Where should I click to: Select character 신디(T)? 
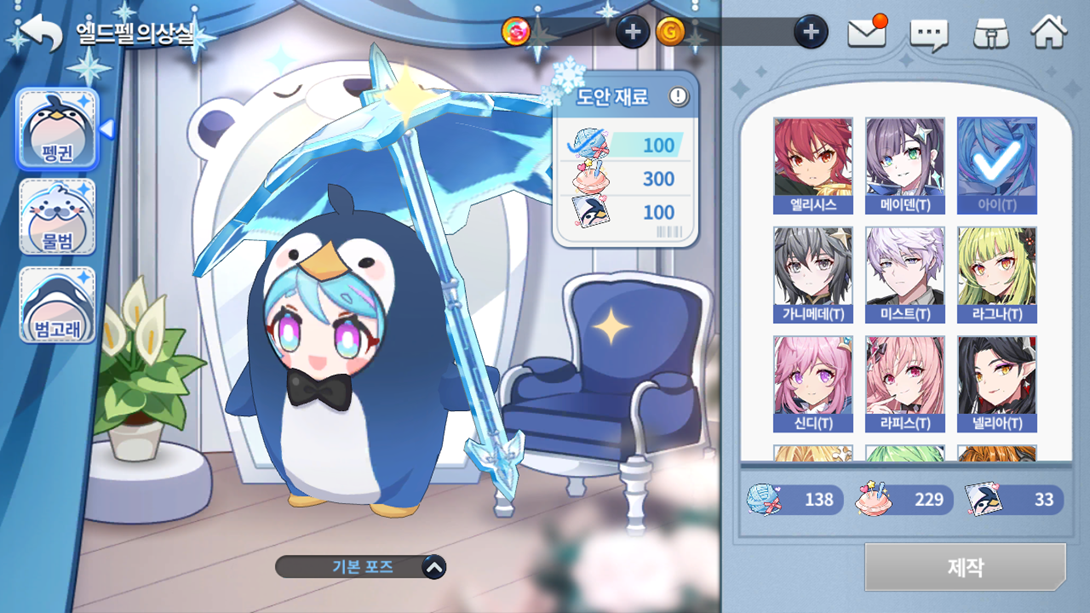pos(813,384)
